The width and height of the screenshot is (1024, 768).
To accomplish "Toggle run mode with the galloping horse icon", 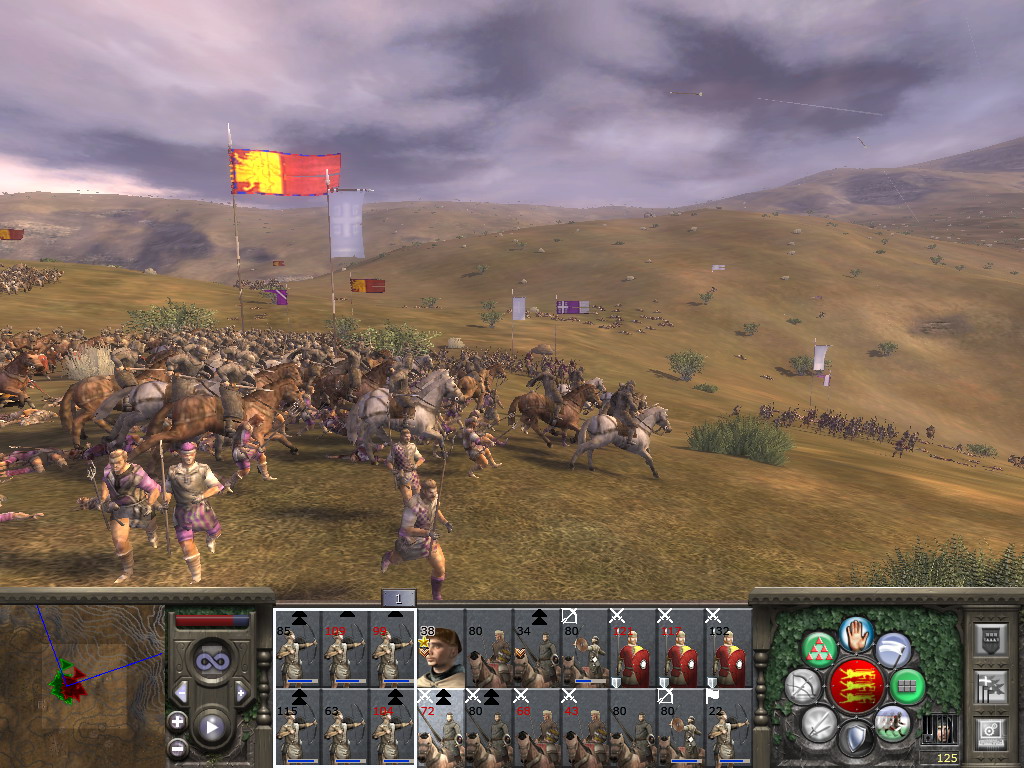I will [893, 722].
